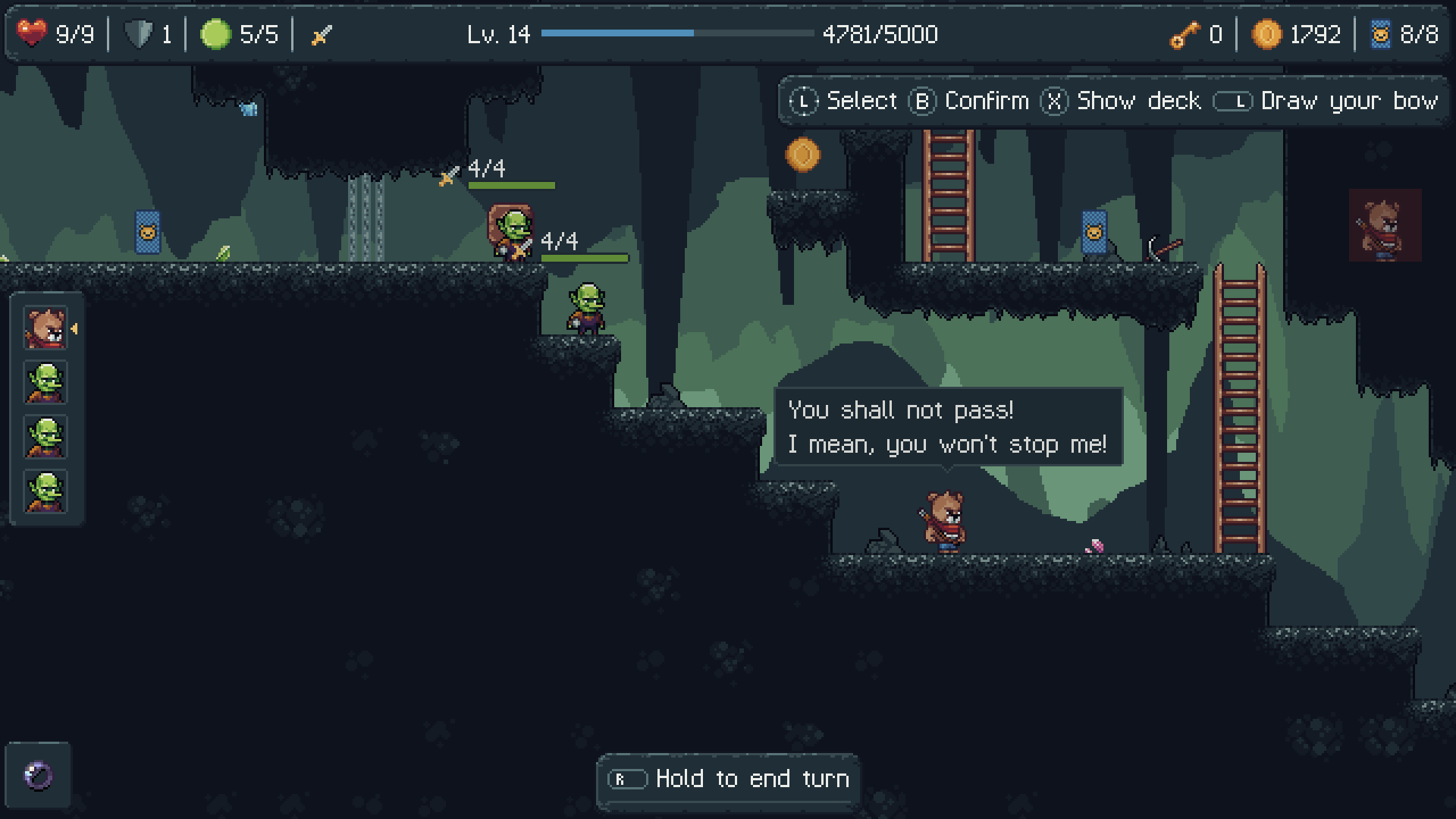Open the deck card icon showing 8/8
The width and height of the screenshot is (1456, 819).
1380,35
